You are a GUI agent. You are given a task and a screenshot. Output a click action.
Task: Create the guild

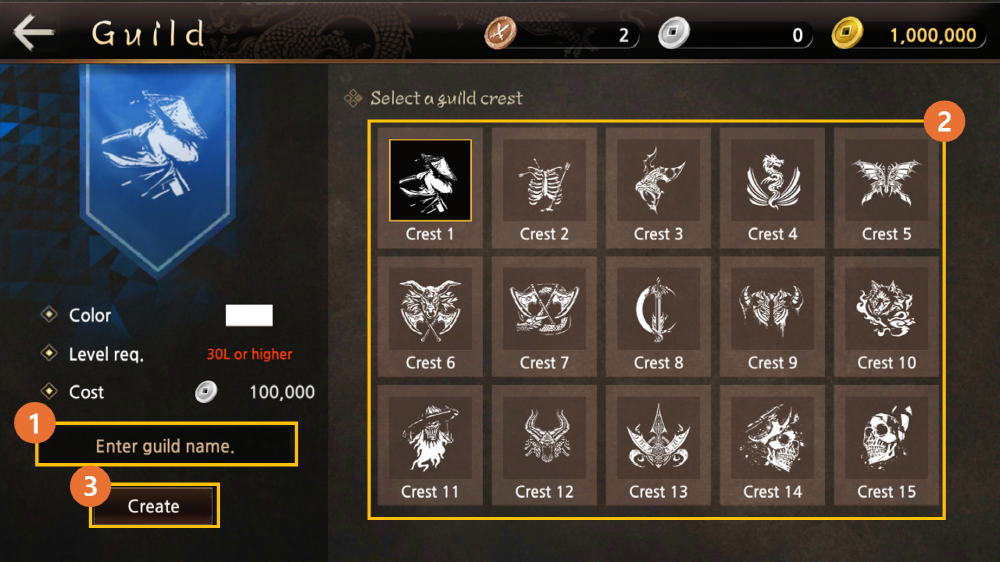(154, 506)
